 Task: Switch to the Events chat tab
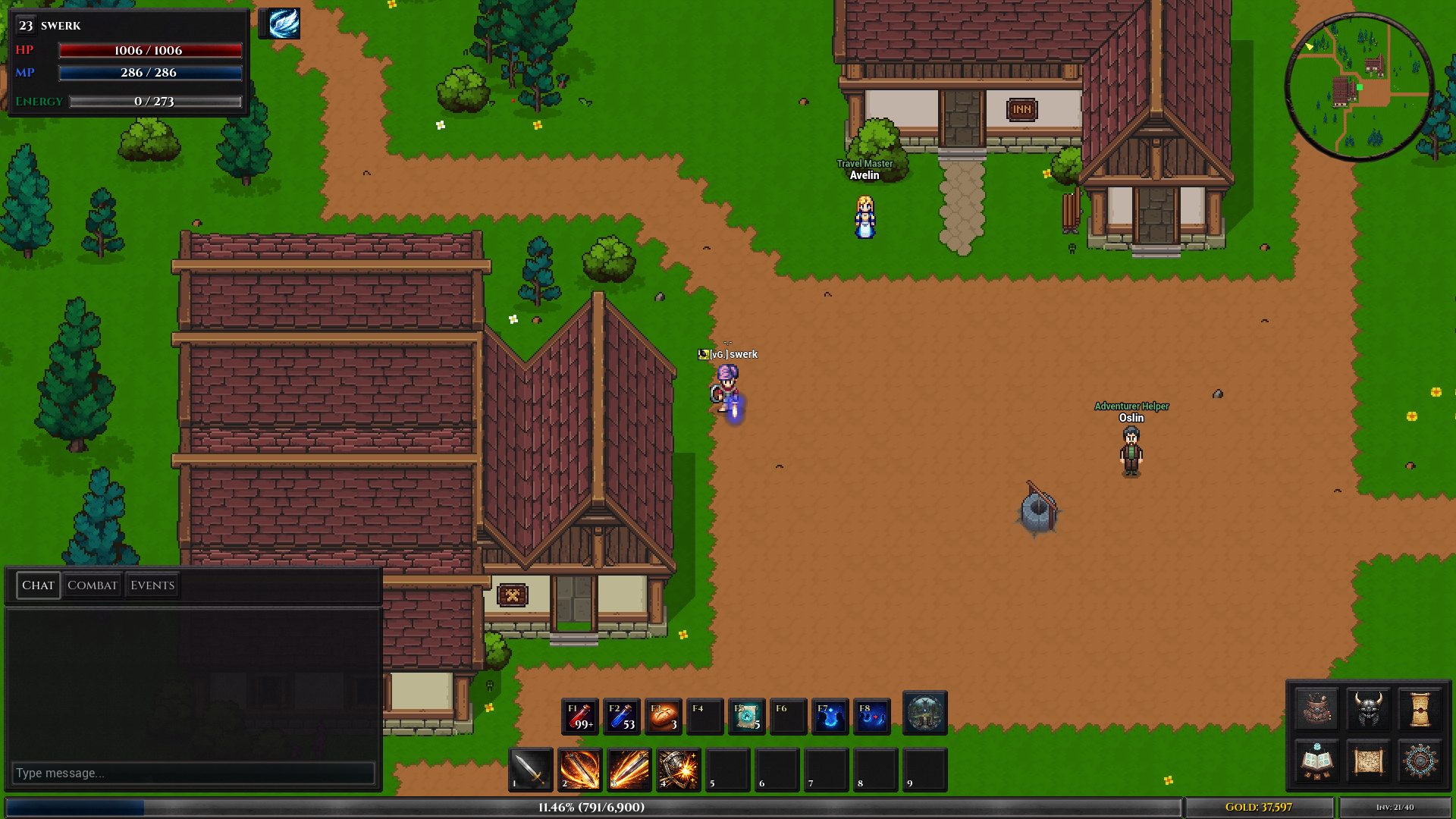[x=152, y=585]
